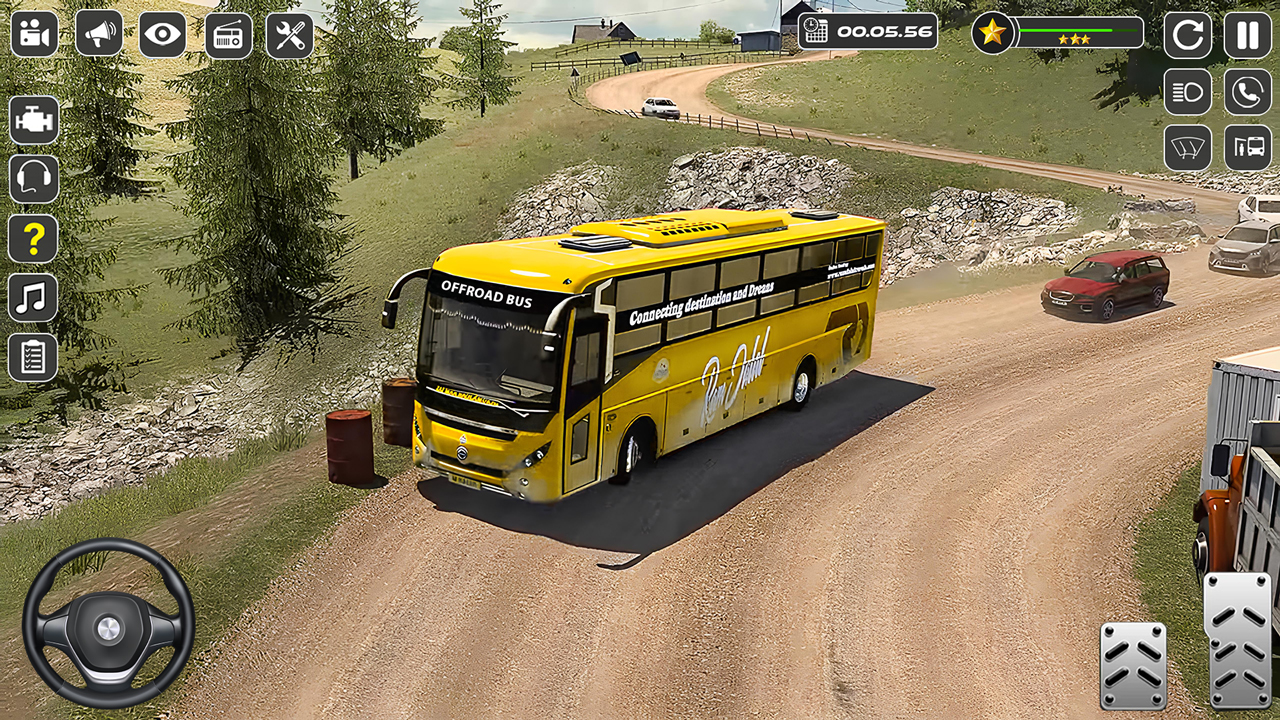Check engine status via the engine icon
The image size is (1280, 720).
tap(33, 120)
